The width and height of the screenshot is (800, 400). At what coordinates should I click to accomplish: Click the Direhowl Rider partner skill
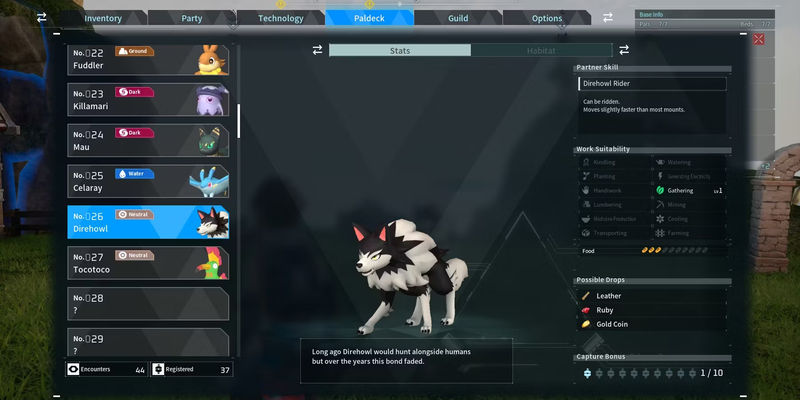pos(650,84)
